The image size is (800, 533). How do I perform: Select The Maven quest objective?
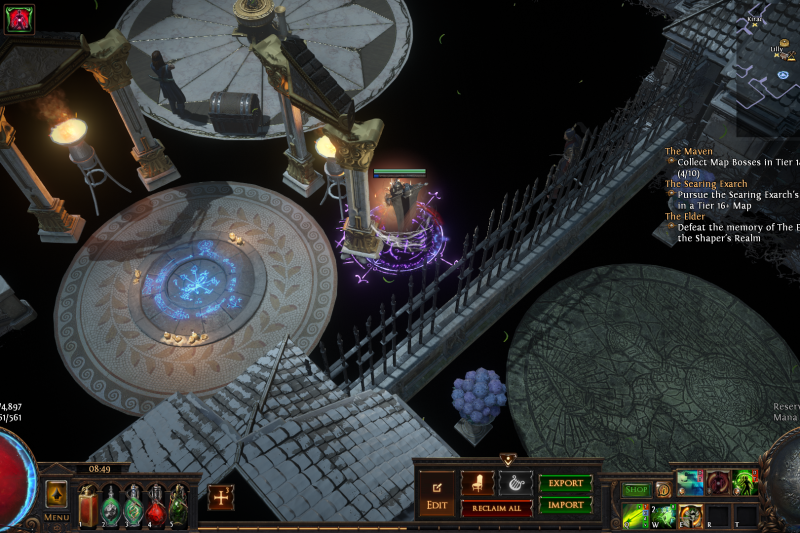click(689, 151)
